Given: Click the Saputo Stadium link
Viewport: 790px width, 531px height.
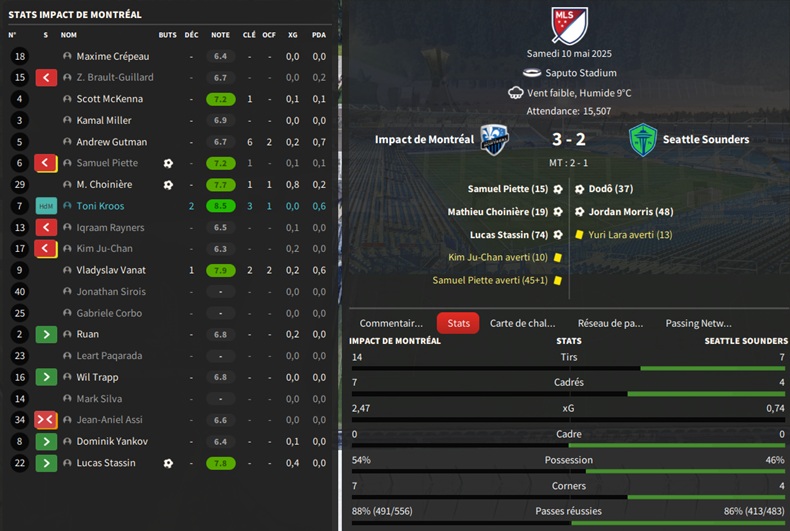Looking at the screenshot, I should pos(580,73).
